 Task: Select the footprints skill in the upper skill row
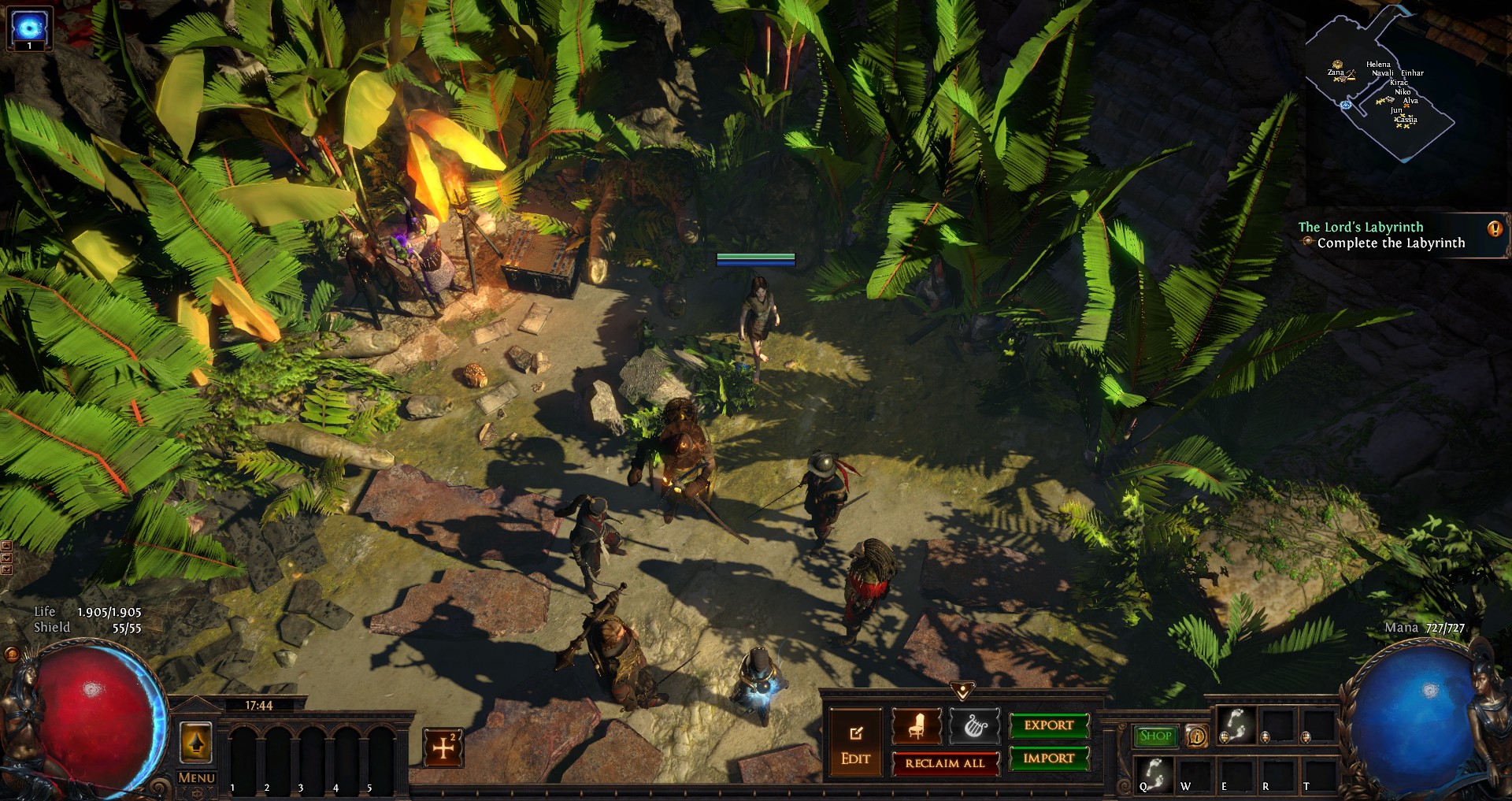tap(1236, 725)
